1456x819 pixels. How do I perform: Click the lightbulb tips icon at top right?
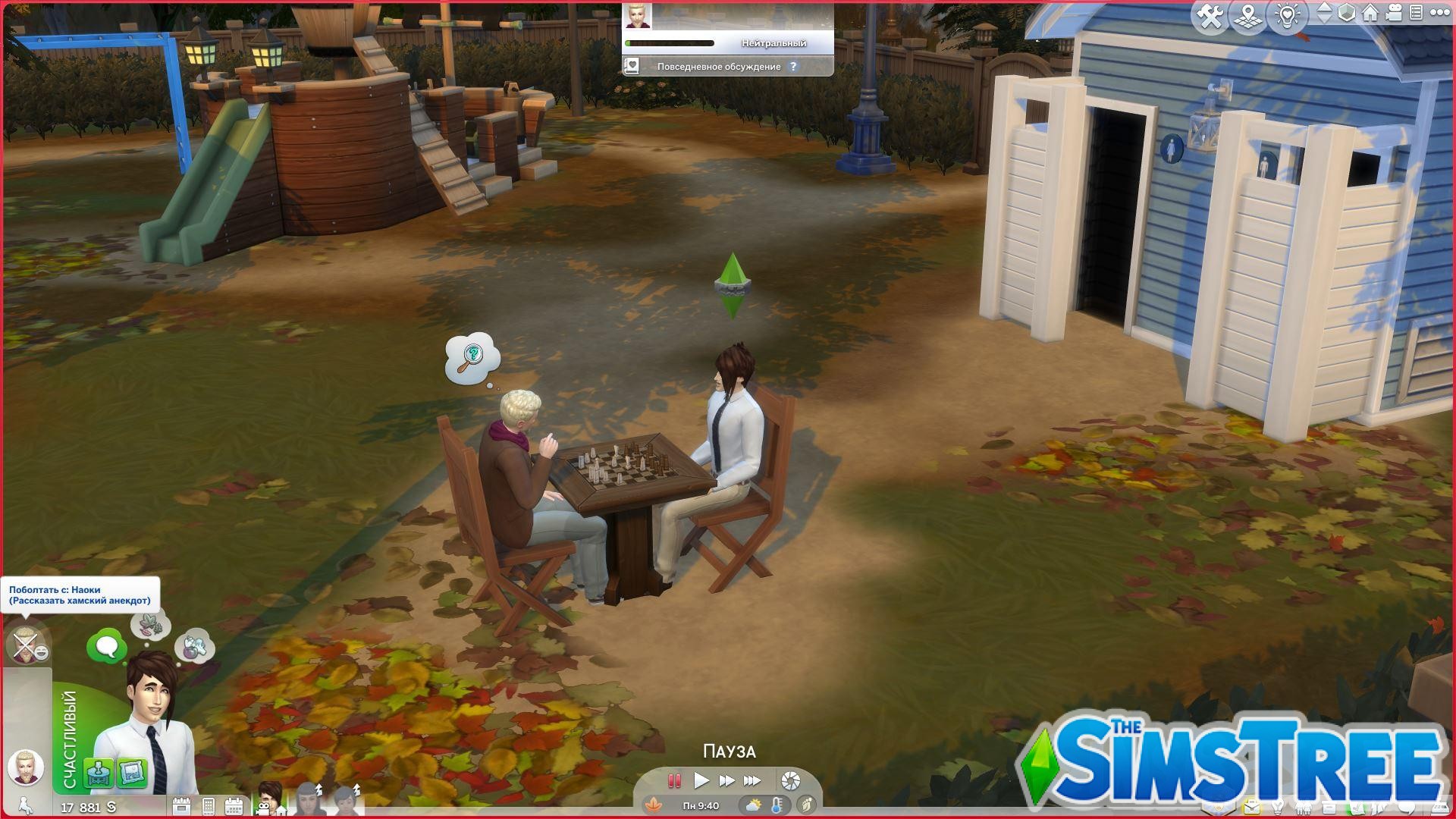click(x=1288, y=17)
